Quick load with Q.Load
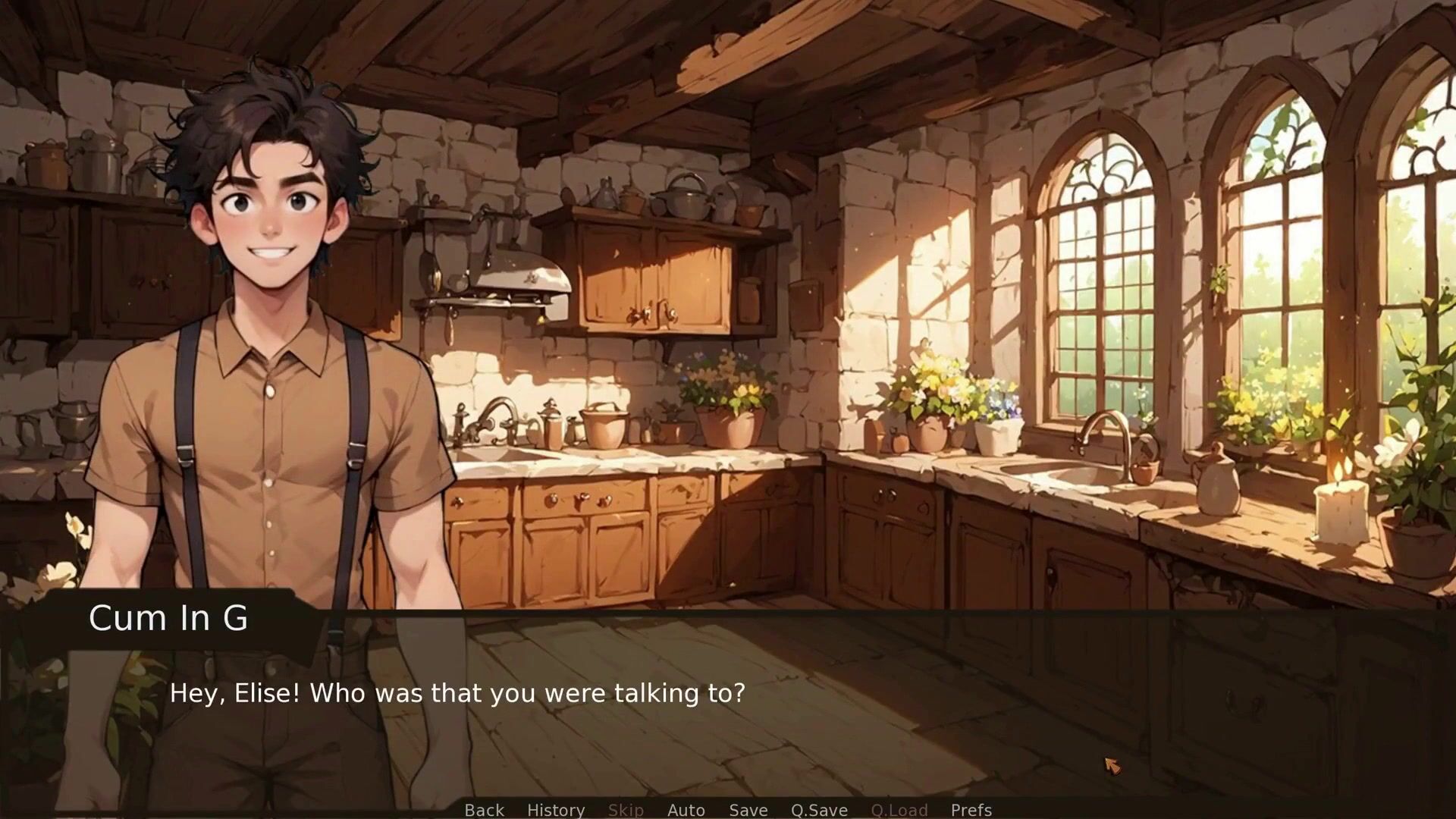The image size is (1456, 819). point(899,810)
